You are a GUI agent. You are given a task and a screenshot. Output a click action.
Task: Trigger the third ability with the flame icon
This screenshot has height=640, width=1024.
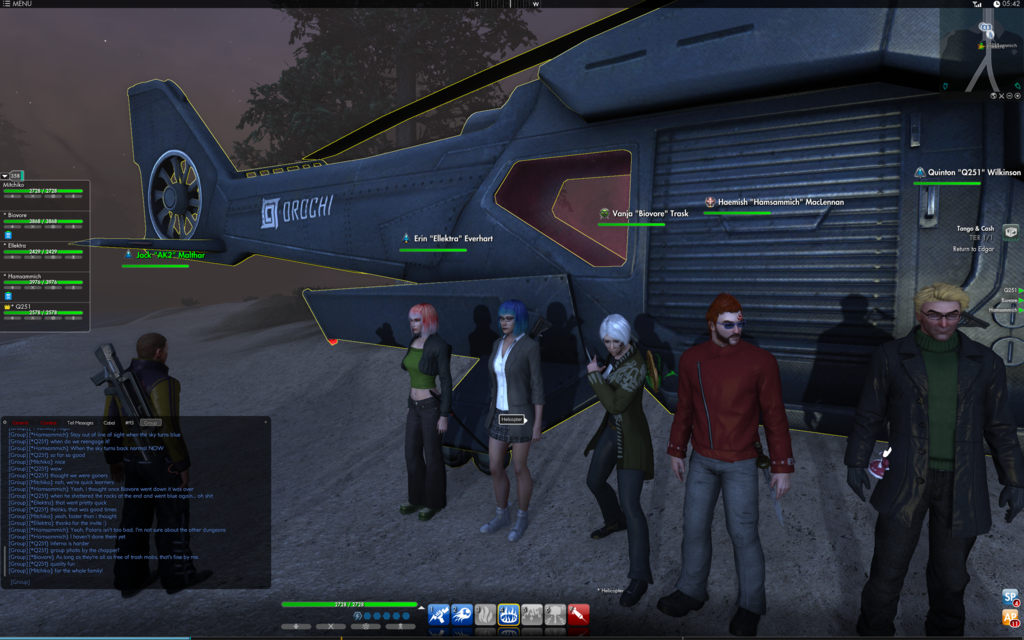tap(485, 615)
